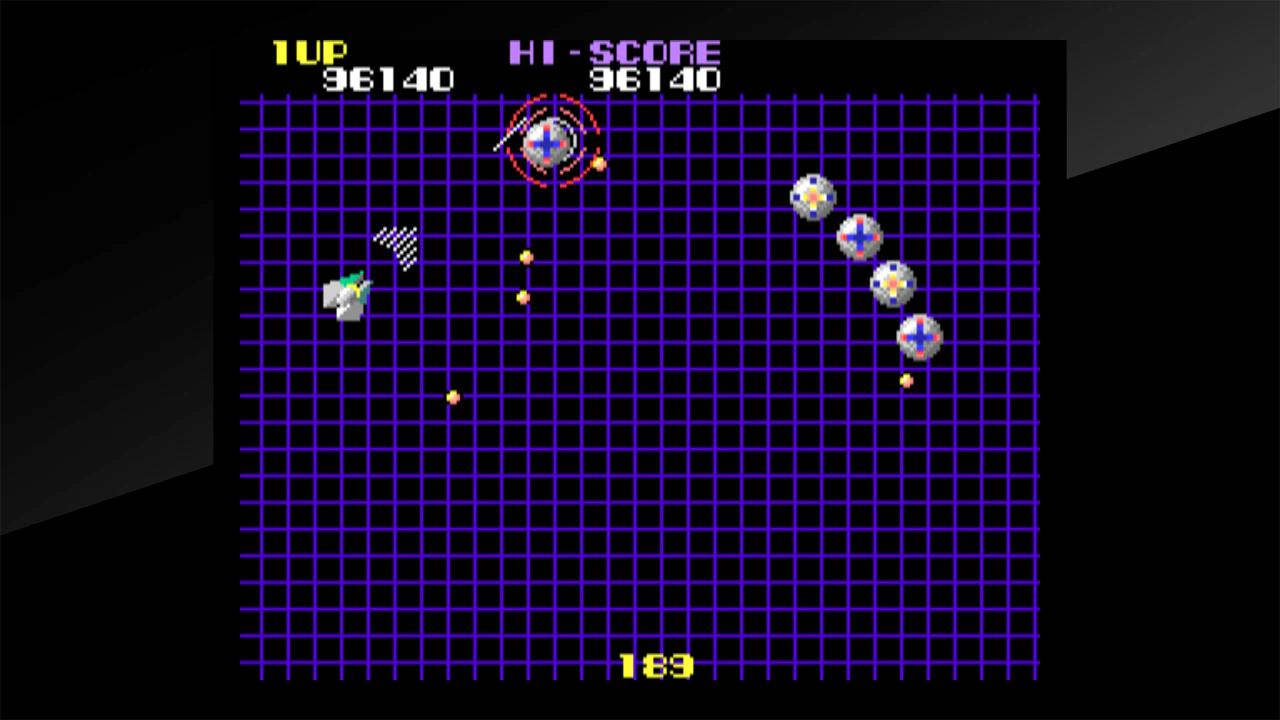This screenshot has width=1280, height=720.
Task: Select the upper orange projectile in the middle column
Action: point(527,258)
